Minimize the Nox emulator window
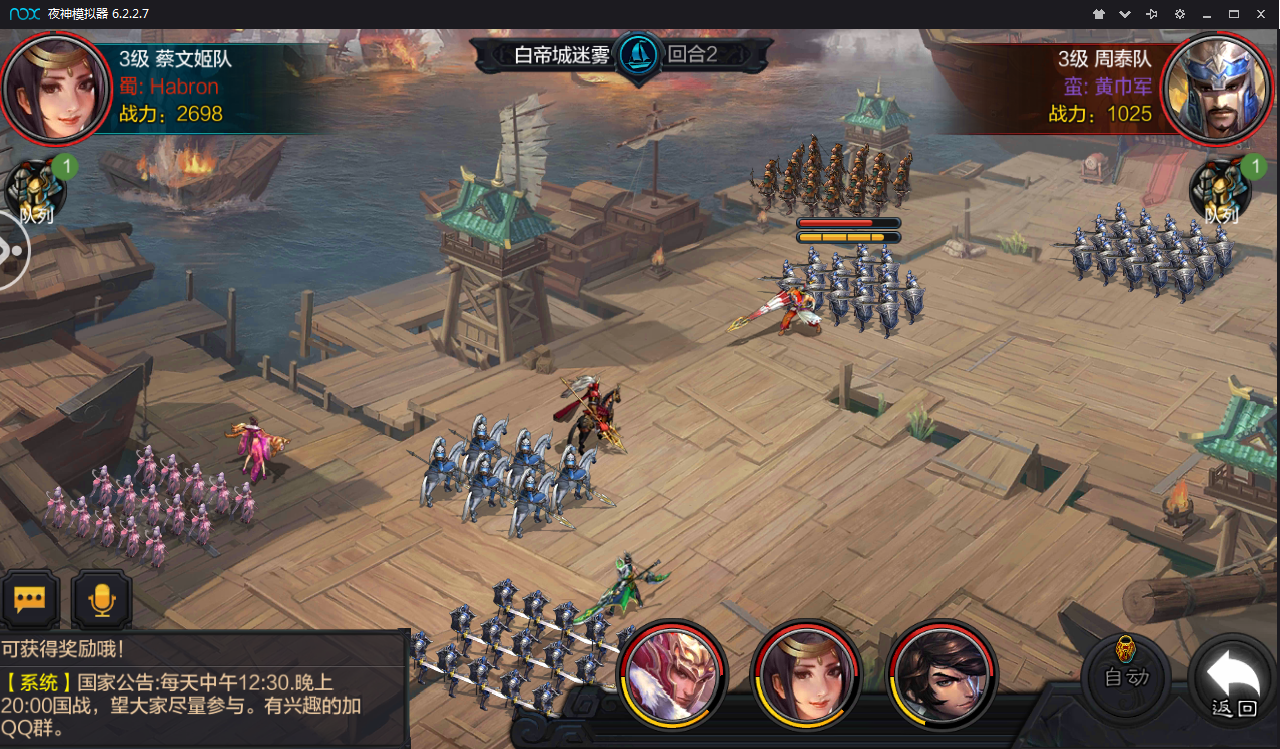The width and height of the screenshot is (1280, 749). 1207,14
